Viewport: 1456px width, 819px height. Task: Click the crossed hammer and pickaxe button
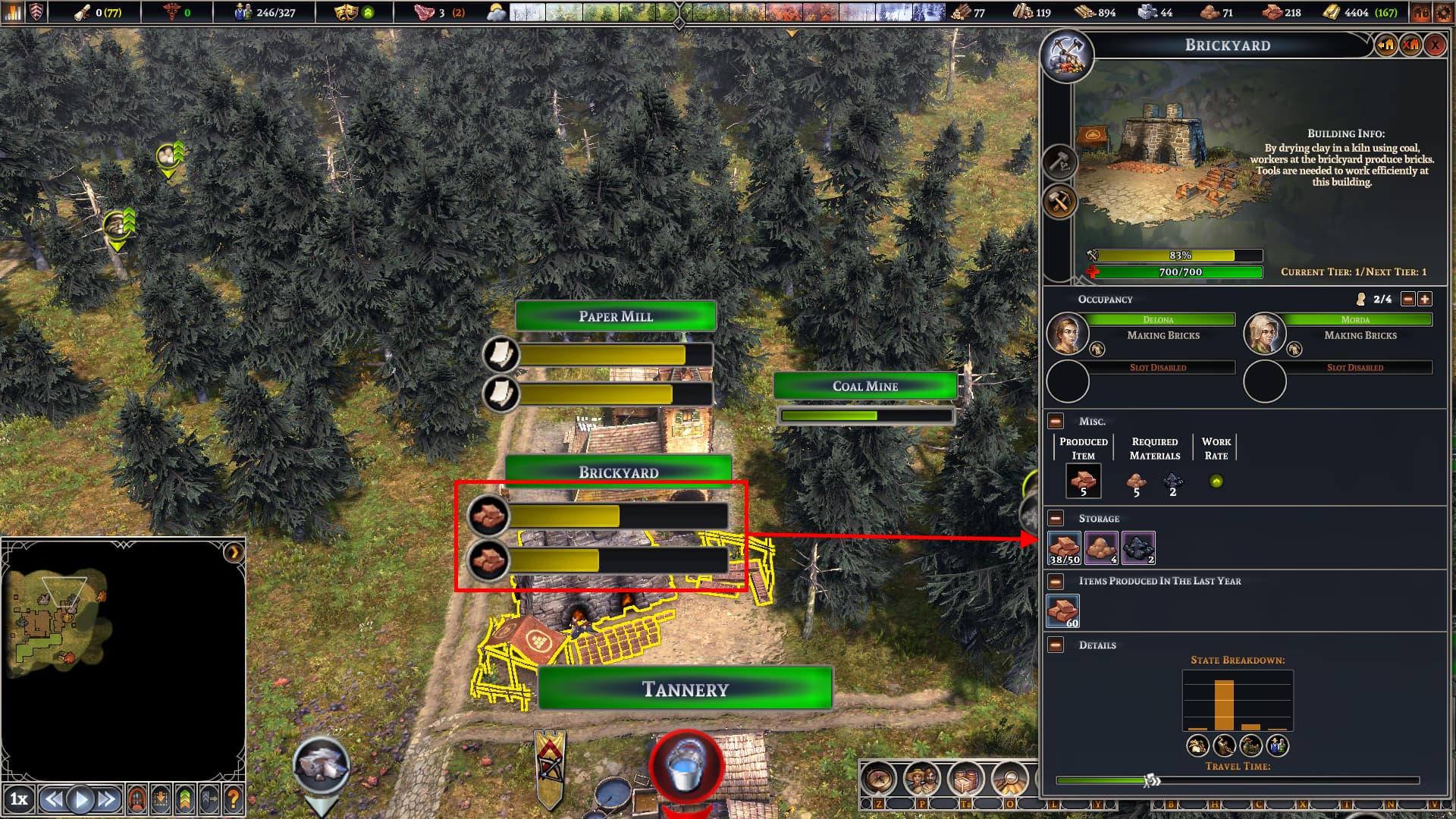point(1059,202)
